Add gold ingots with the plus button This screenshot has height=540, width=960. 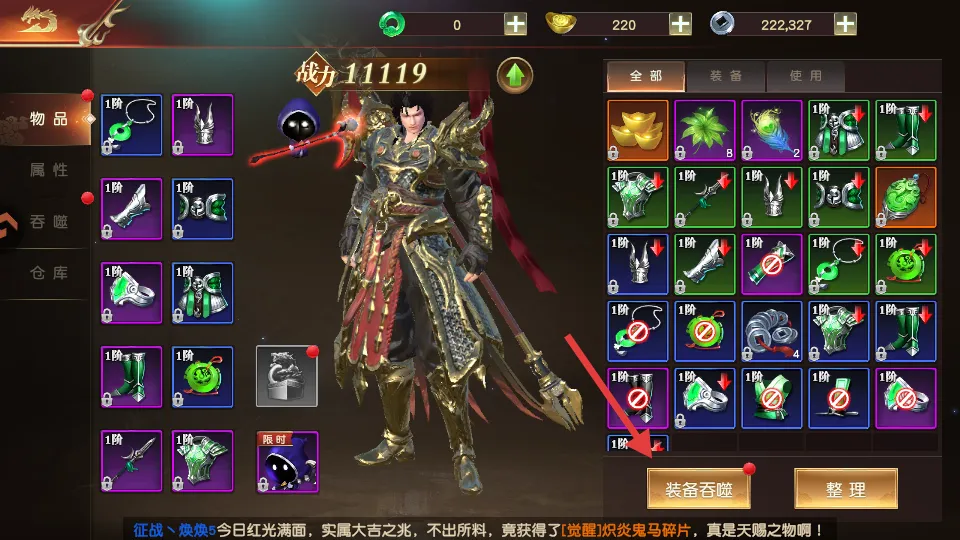click(x=680, y=24)
